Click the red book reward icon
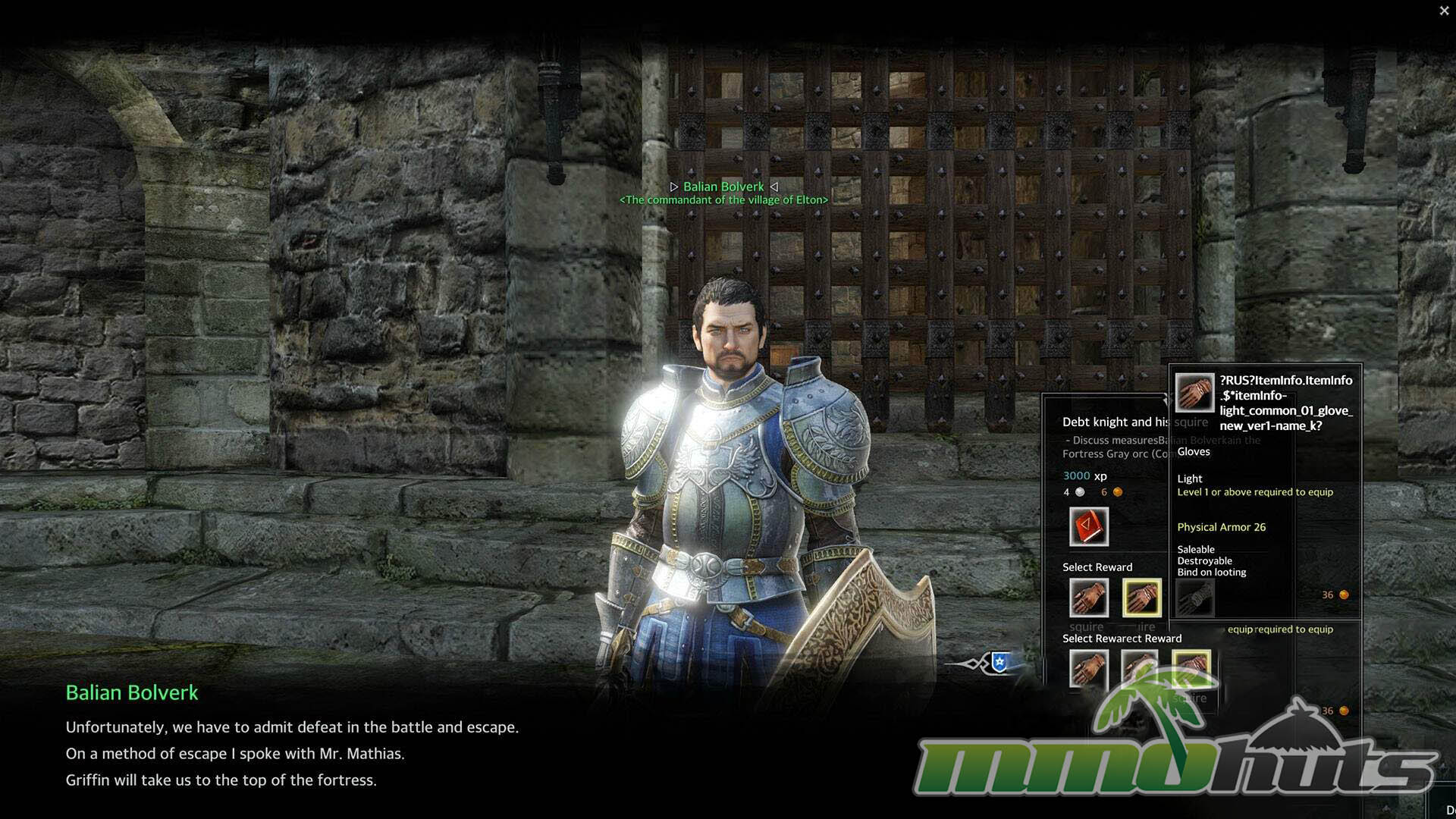Image resolution: width=1456 pixels, height=819 pixels. (x=1088, y=526)
